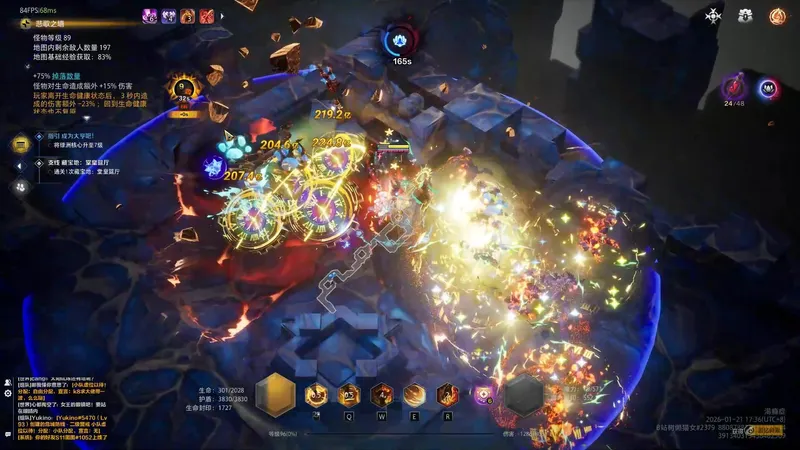Use the first skill left of Q
The image size is (800, 450).
[316, 394]
